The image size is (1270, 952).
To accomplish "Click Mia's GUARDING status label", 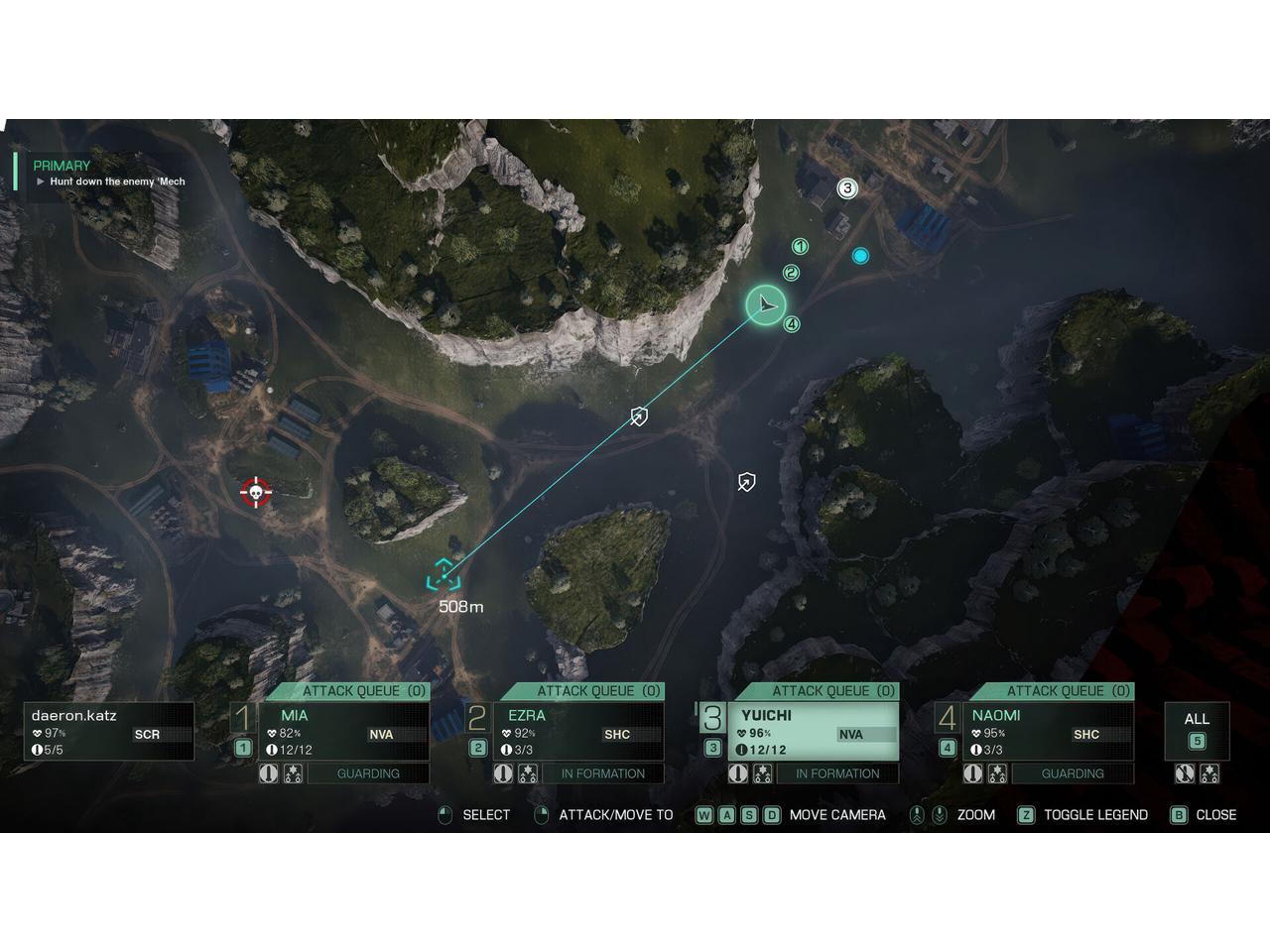I will click(368, 773).
